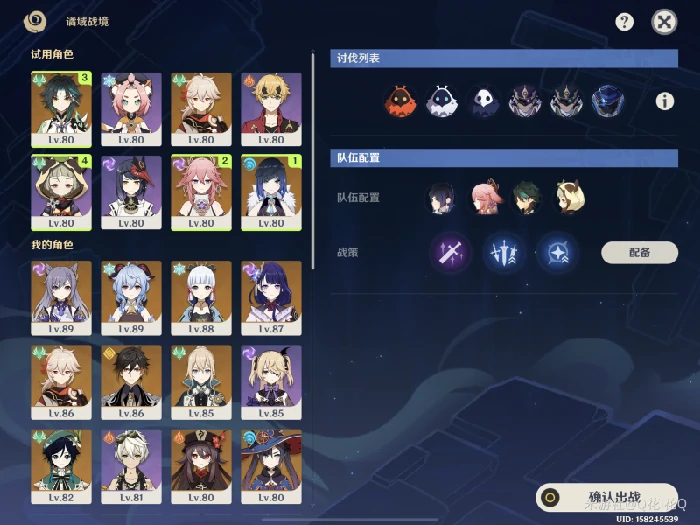700x525 pixels.
Task: Select Keqing at Lv.89 from my characters
Action: tap(62, 296)
